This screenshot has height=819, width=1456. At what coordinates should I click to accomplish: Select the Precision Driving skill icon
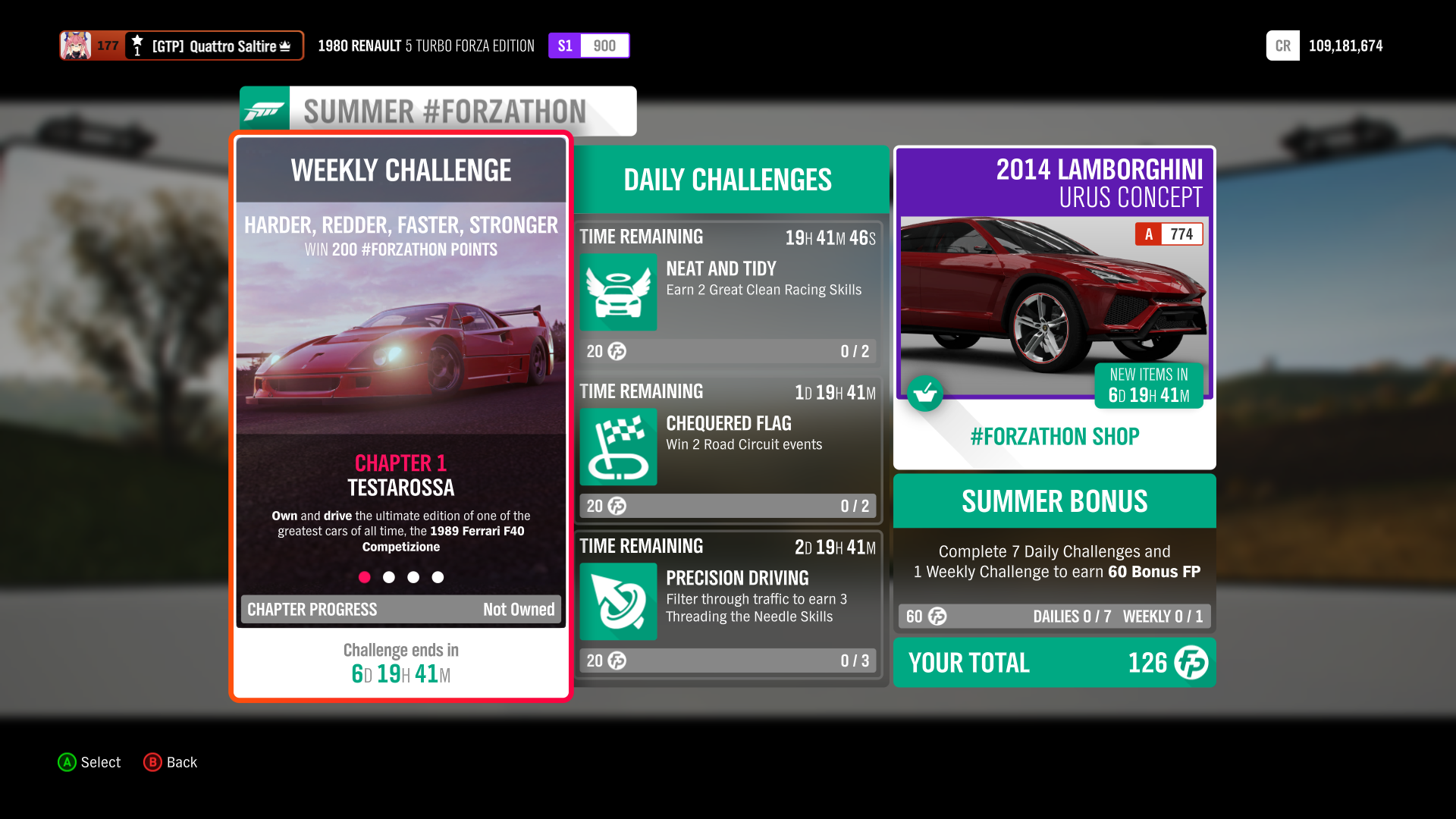pos(617,601)
